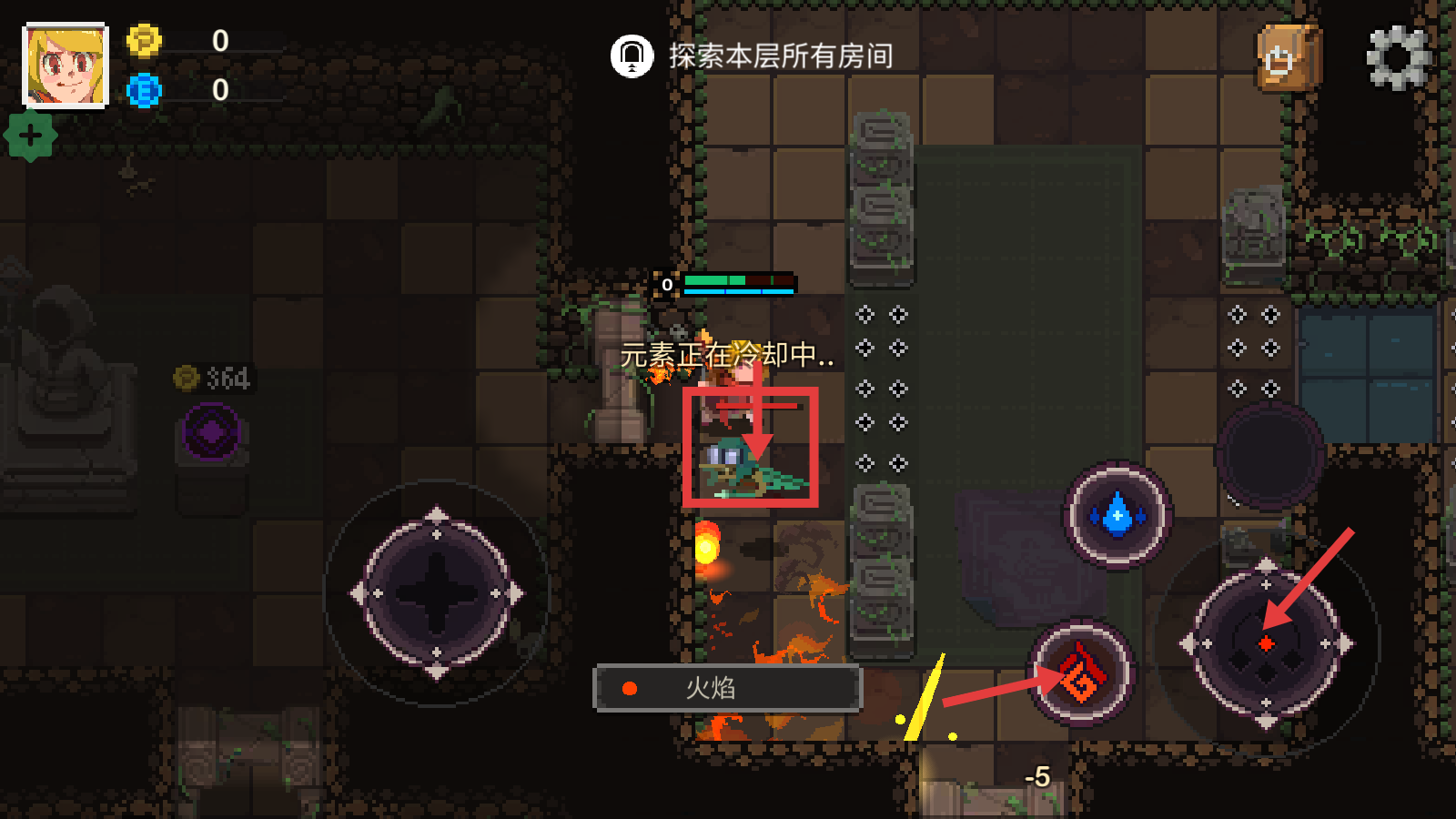Activate the red fire element skill

tap(1081, 673)
